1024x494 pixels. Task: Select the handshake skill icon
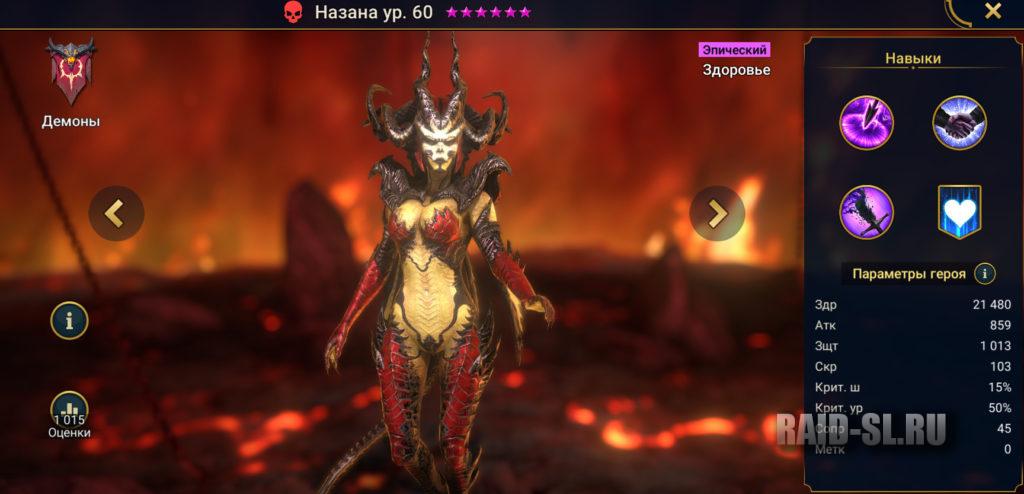point(959,123)
